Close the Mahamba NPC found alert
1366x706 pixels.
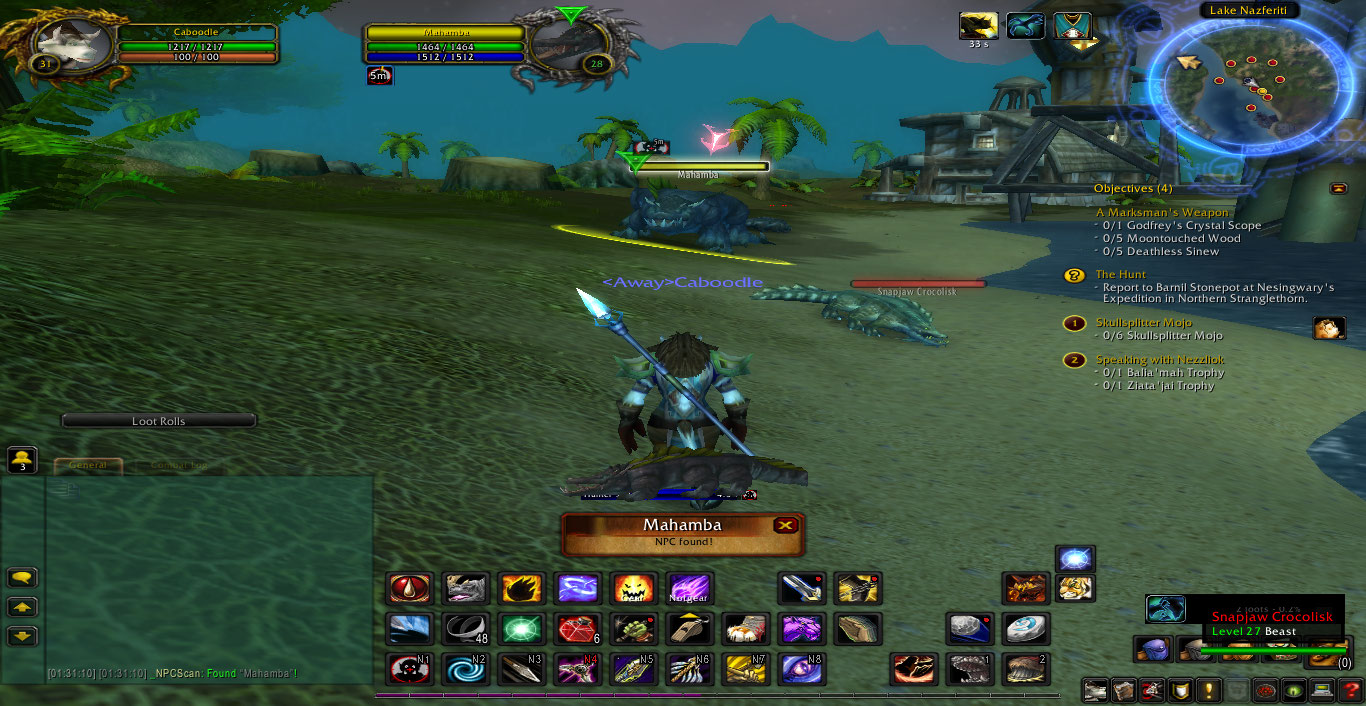click(786, 525)
